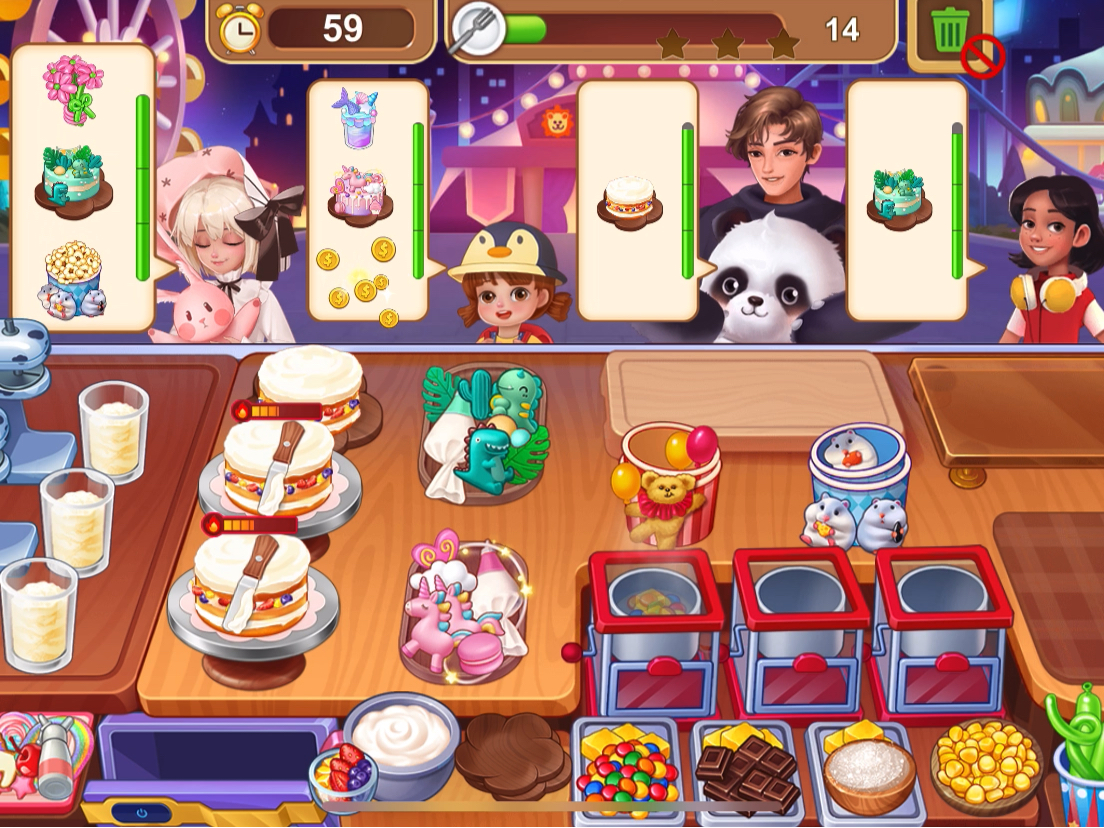
Task: Click the panda customer's cream cake order
Action: (x=630, y=196)
